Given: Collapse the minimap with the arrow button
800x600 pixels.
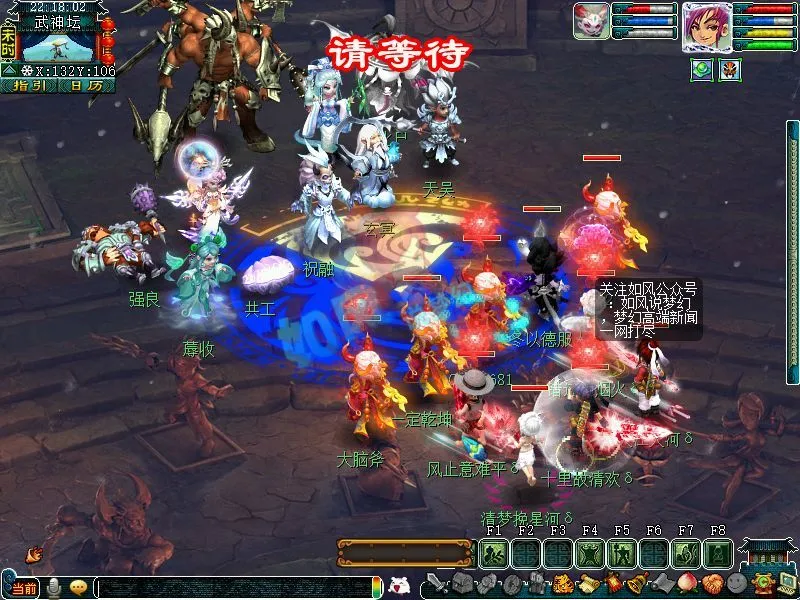Looking at the screenshot, I should (x=9, y=71).
